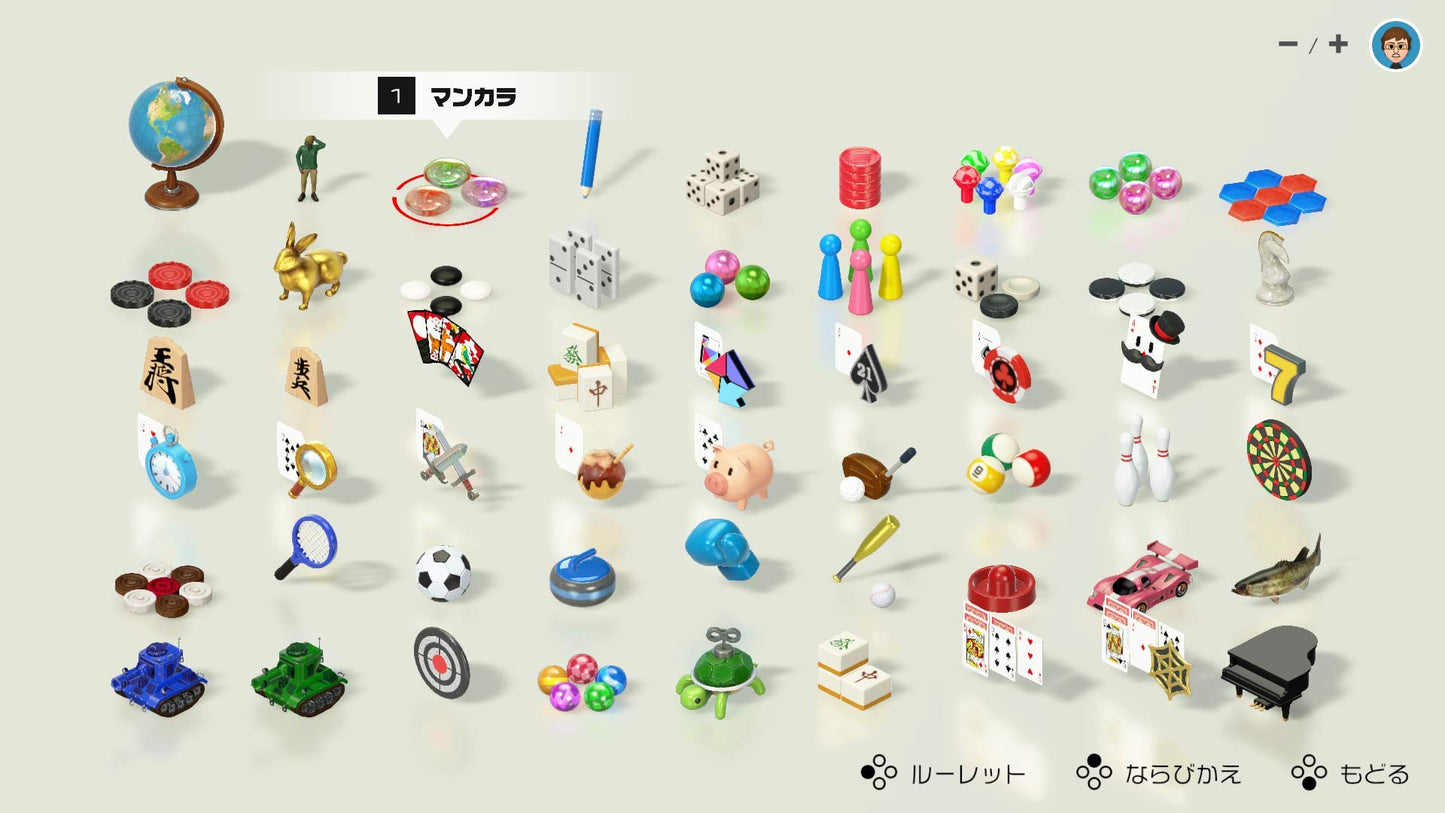Click the plus zoom control
1445x813 pixels.
pos(1337,44)
